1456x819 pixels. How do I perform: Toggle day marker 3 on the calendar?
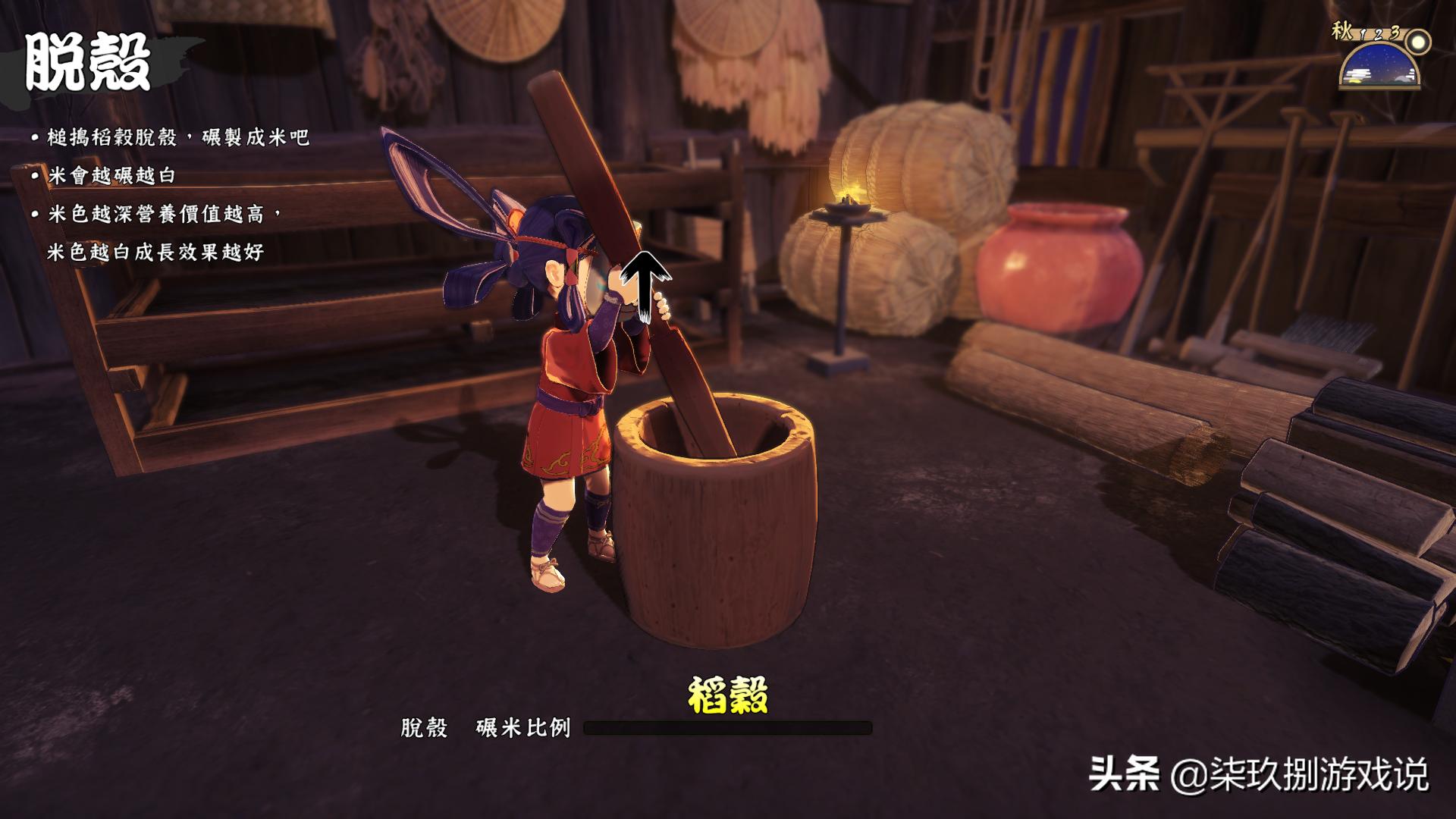1395,32
